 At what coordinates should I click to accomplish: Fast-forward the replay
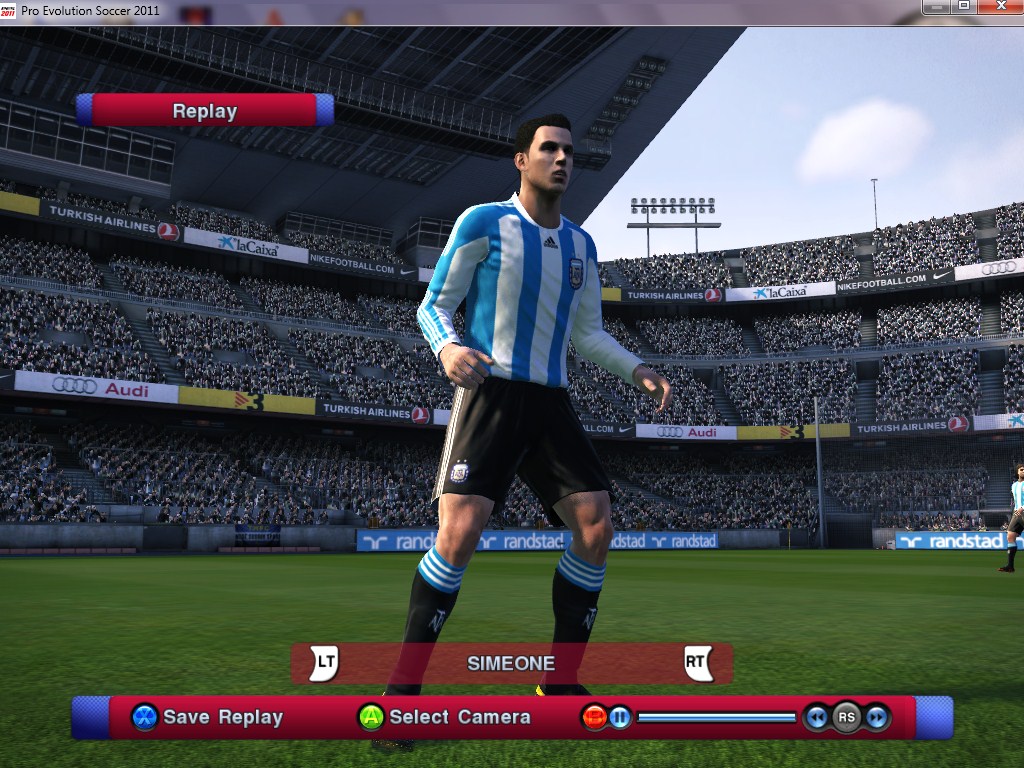pos(877,717)
